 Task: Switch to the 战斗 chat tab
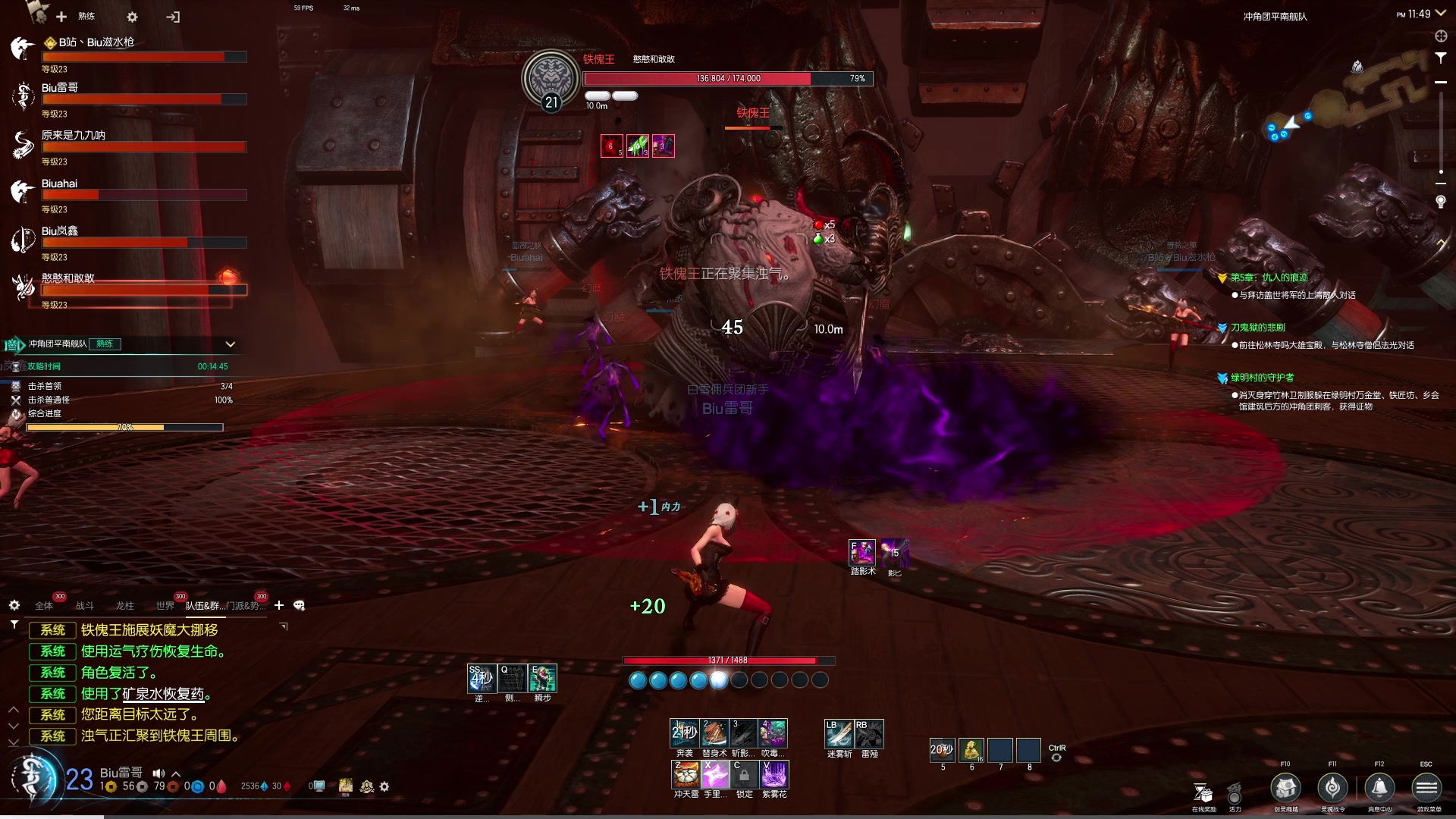(85, 606)
